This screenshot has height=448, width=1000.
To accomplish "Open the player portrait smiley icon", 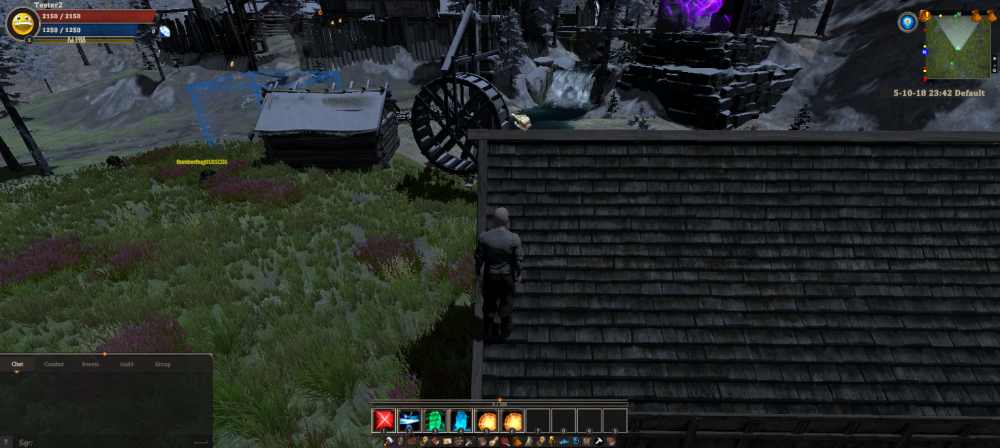I will [x=21, y=23].
